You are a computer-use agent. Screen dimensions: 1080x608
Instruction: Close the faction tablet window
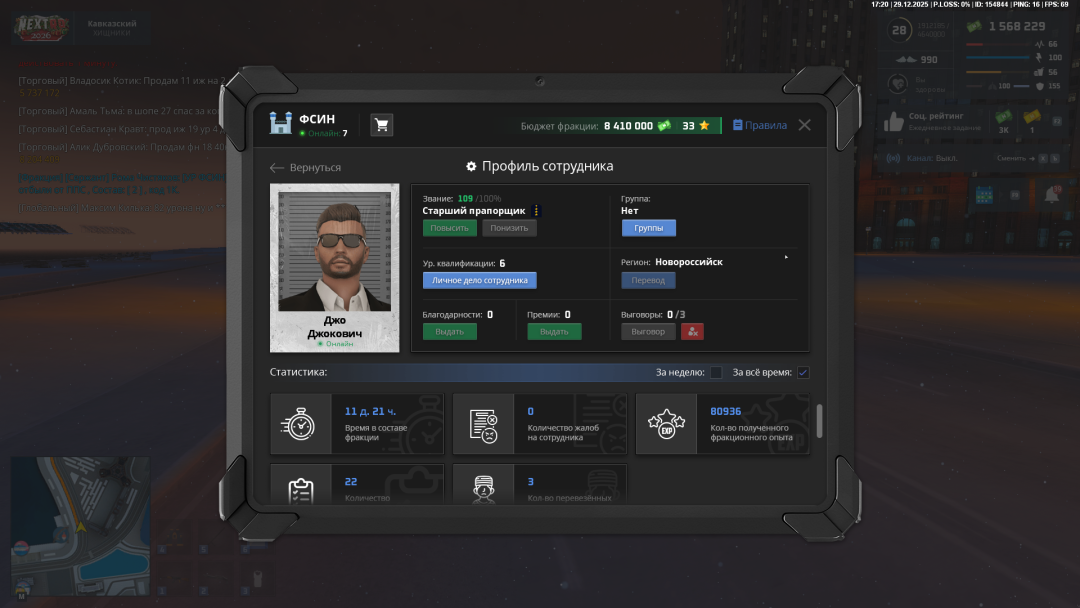click(804, 125)
